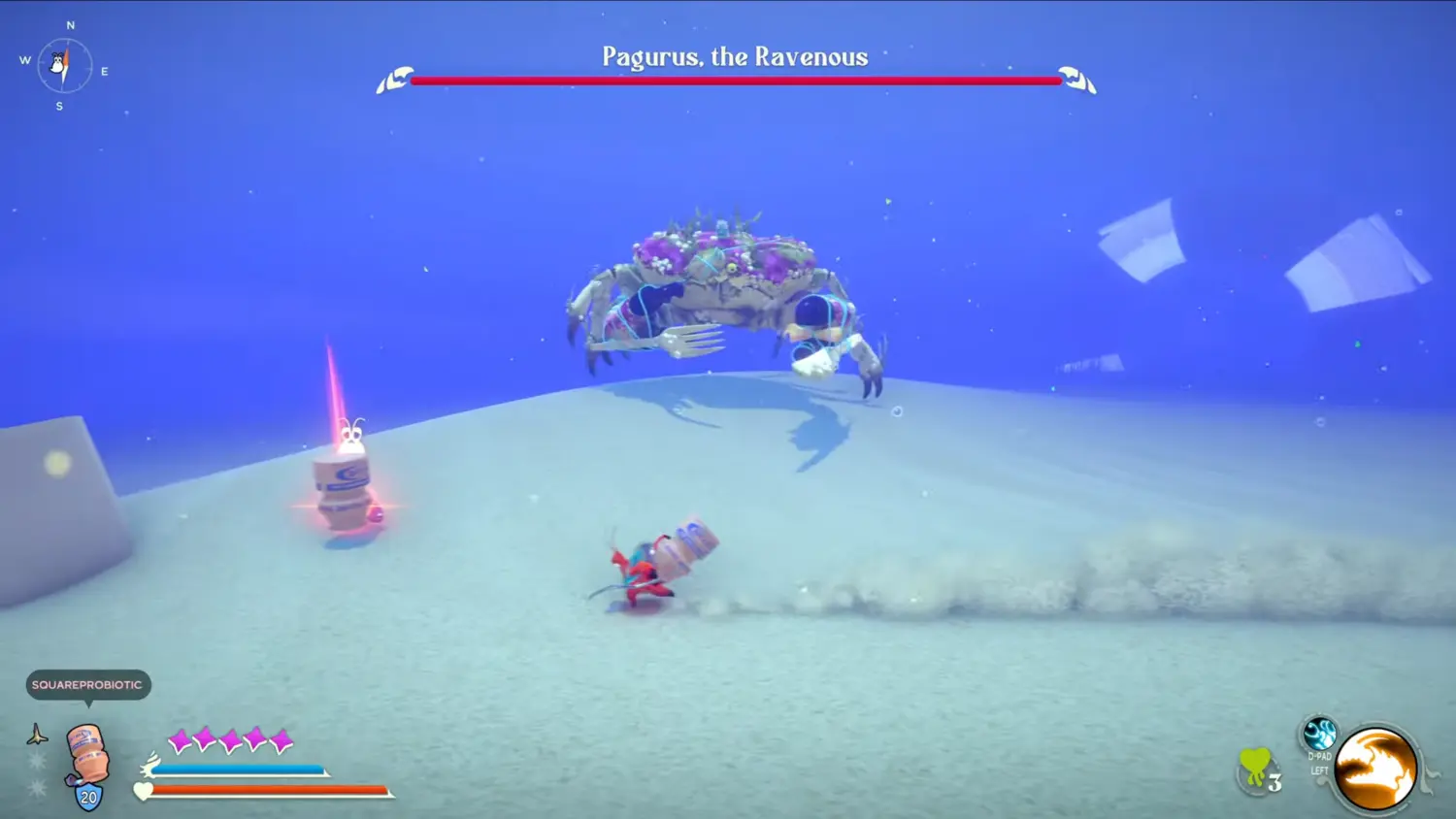Toggle the upper snowflake buff slot

(35, 758)
